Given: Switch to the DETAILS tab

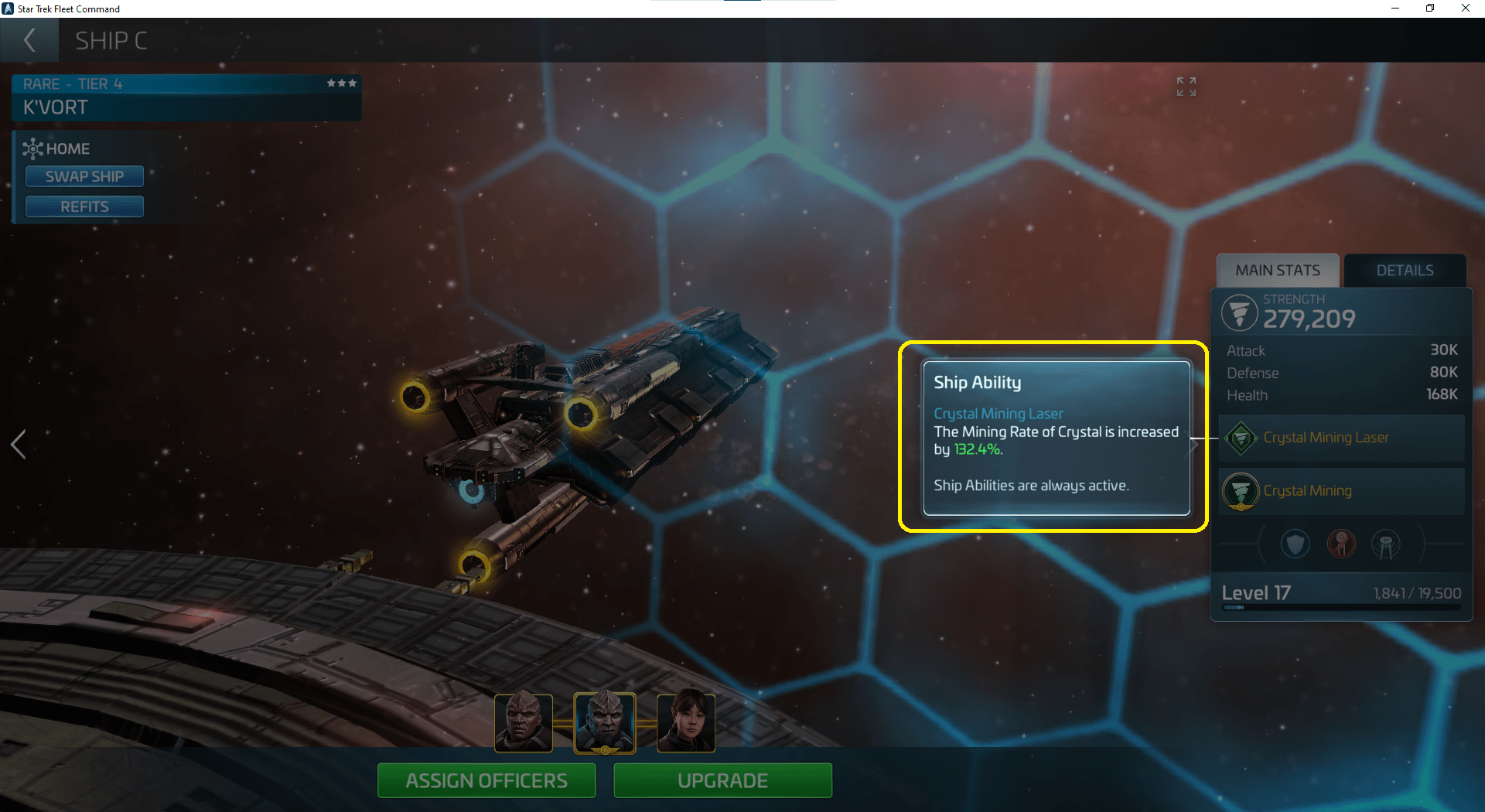Looking at the screenshot, I should pyautogui.click(x=1404, y=270).
